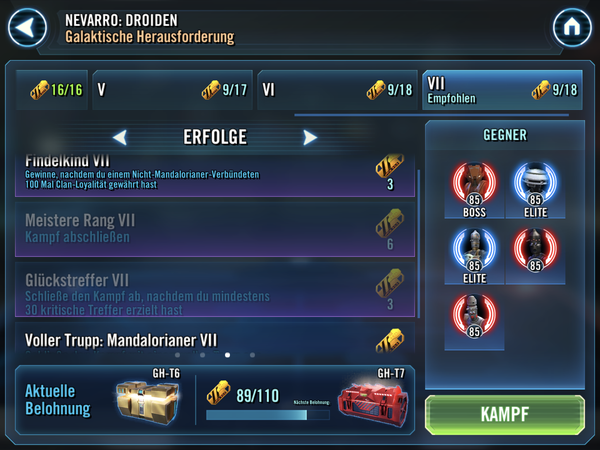
Task: Show previous panel left of Erfolge
Action: (120, 137)
